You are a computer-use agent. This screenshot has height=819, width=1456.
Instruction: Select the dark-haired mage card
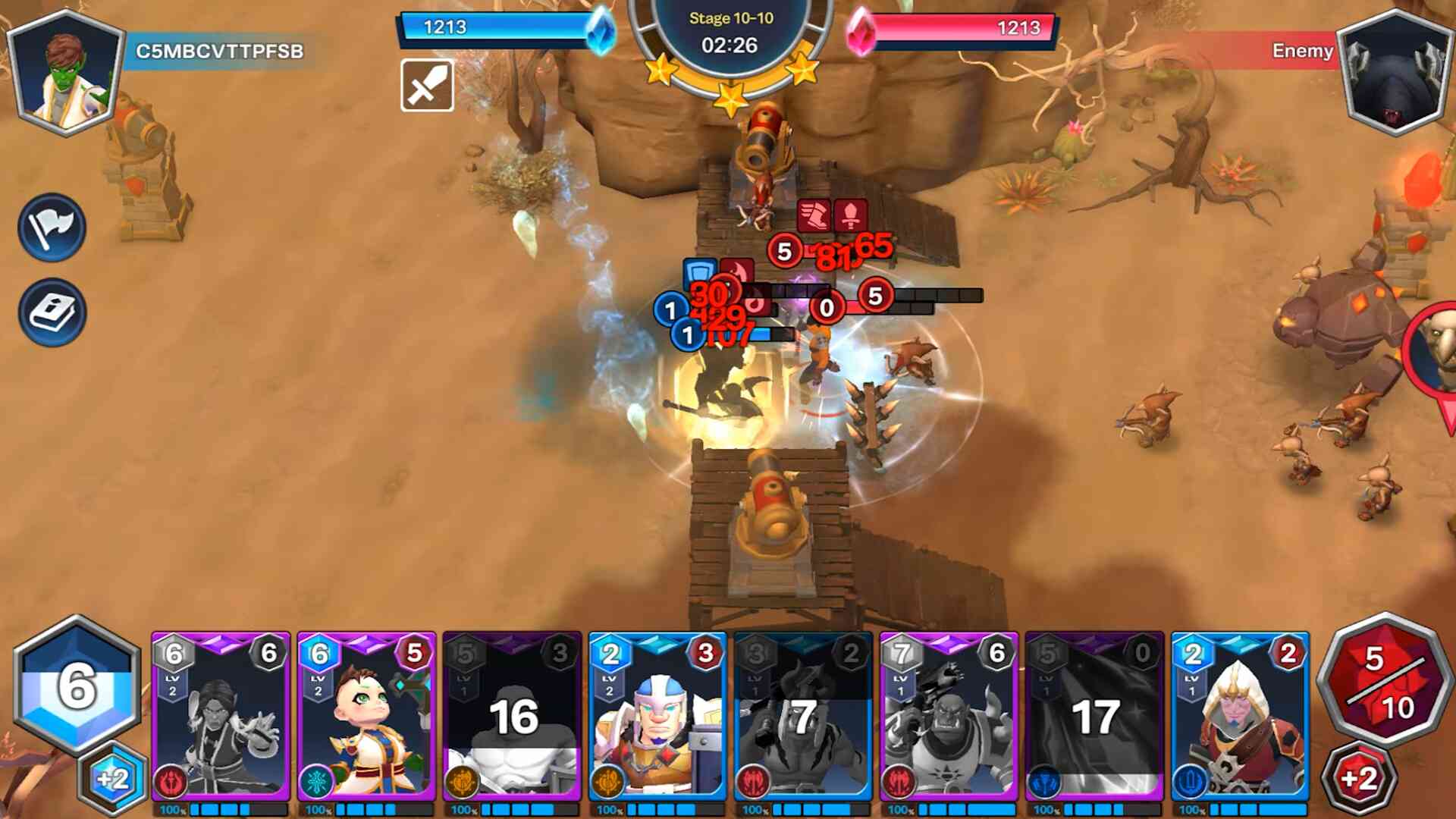pos(221,717)
